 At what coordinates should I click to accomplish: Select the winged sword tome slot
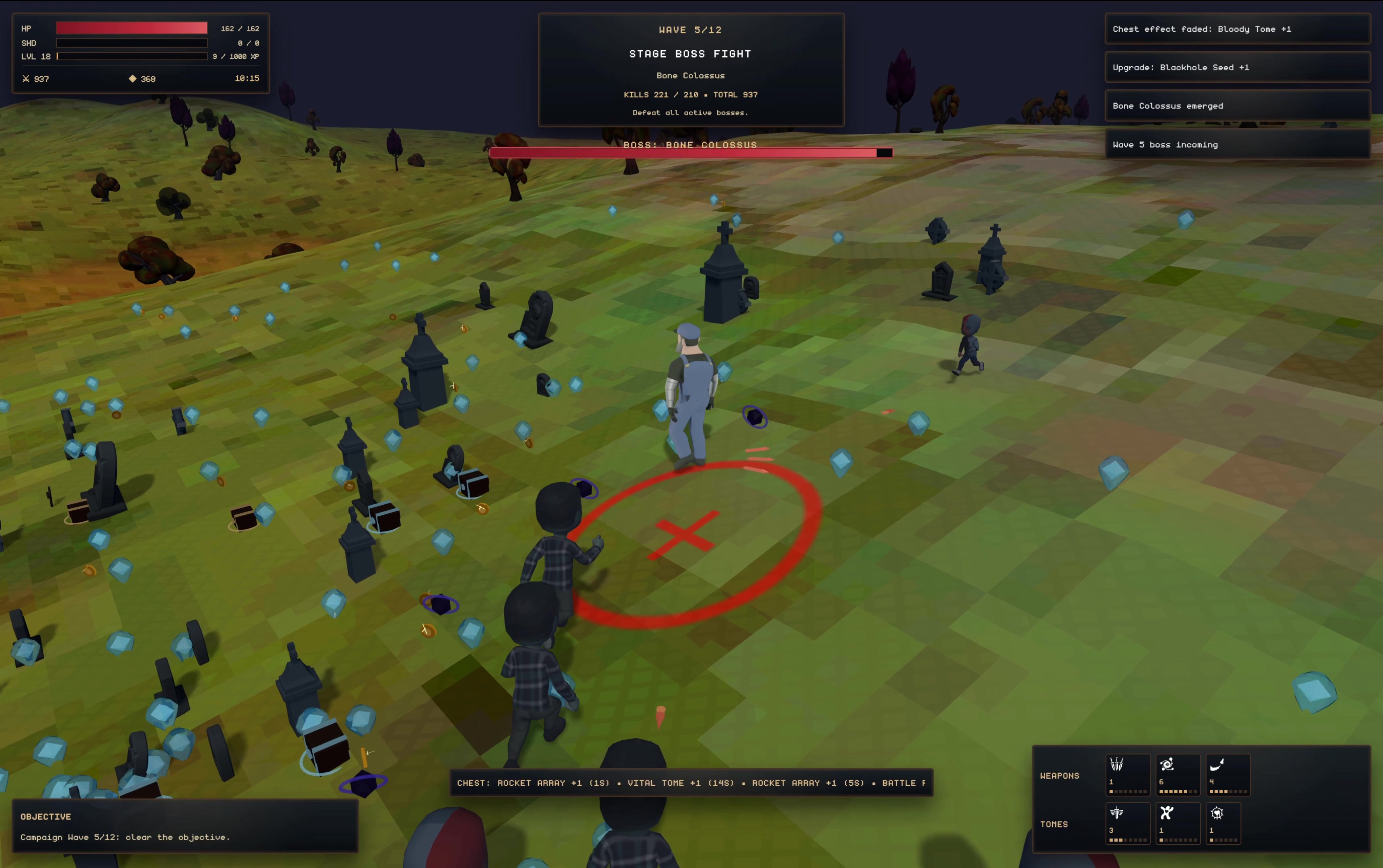pos(1127,823)
